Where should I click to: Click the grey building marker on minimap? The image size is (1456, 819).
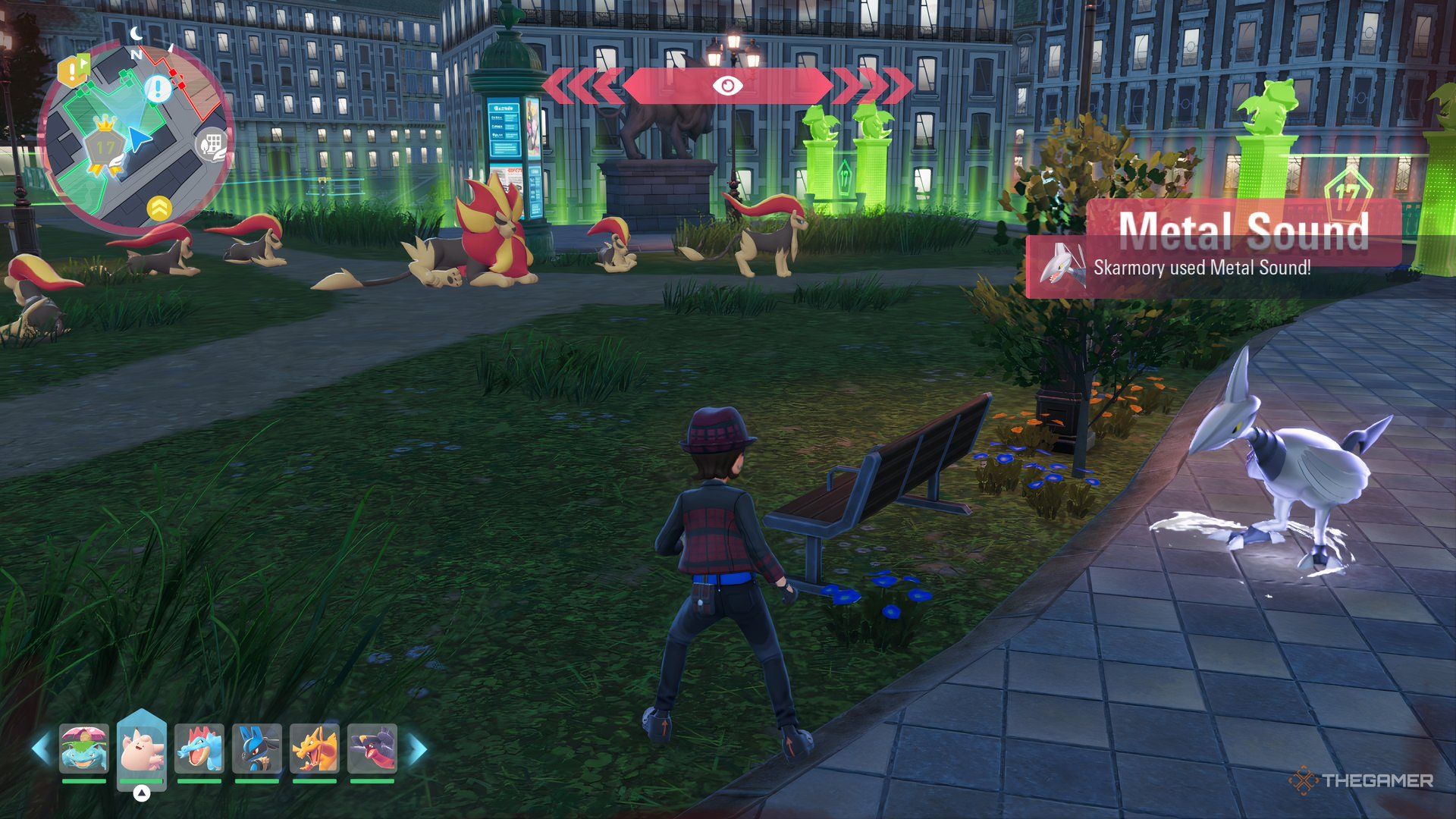point(212,144)
